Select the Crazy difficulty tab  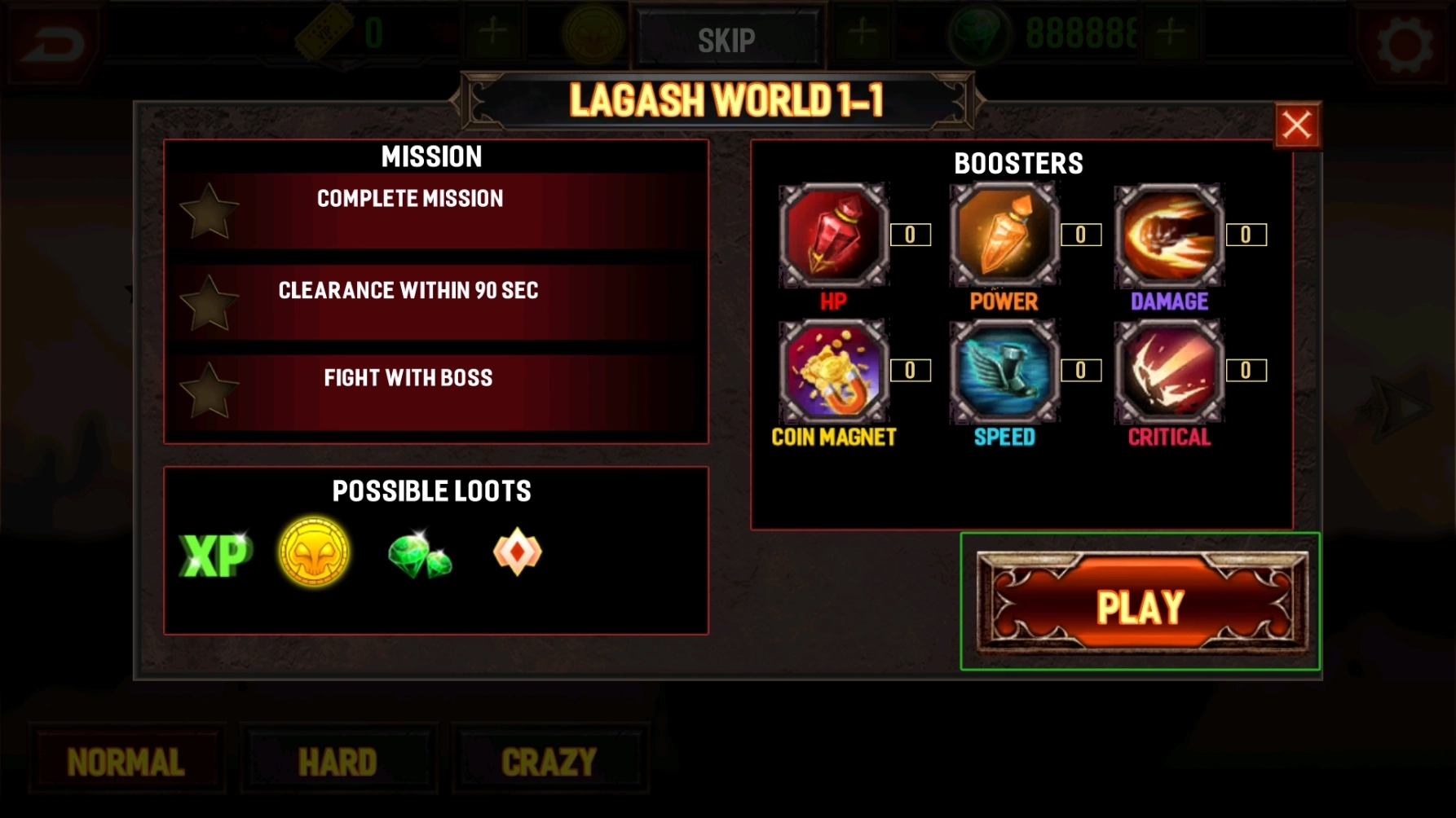(x=549, y=763)
